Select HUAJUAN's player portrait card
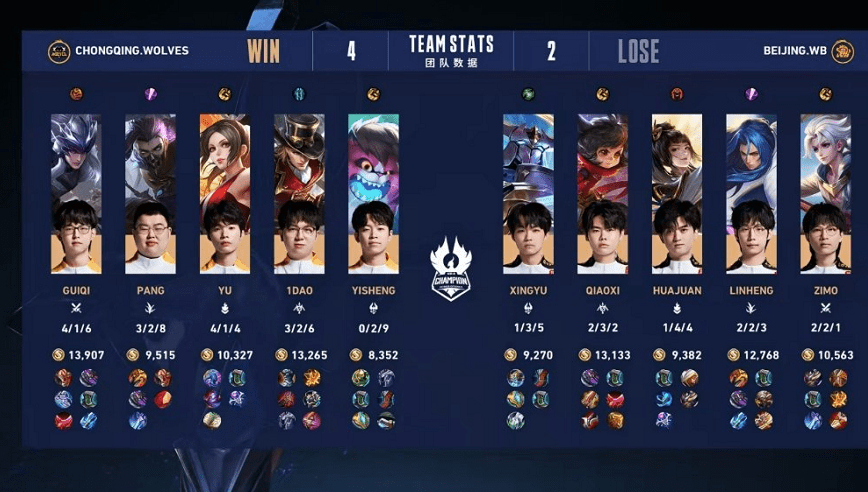This screenshot has width=868, height=492. pos(677,194)
